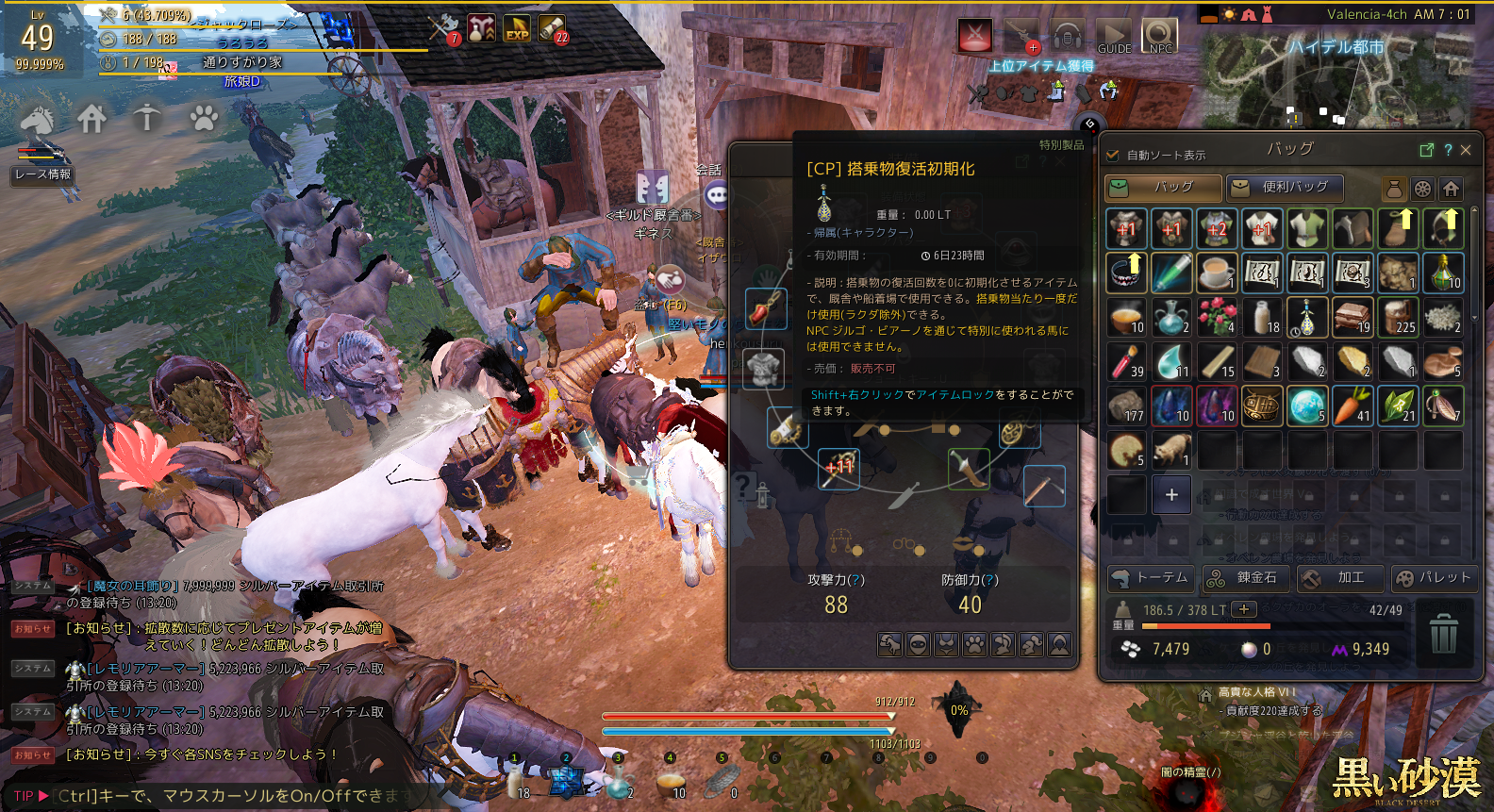
Task: Open the レース情報 race info button
Action: [x=42, y=174]
